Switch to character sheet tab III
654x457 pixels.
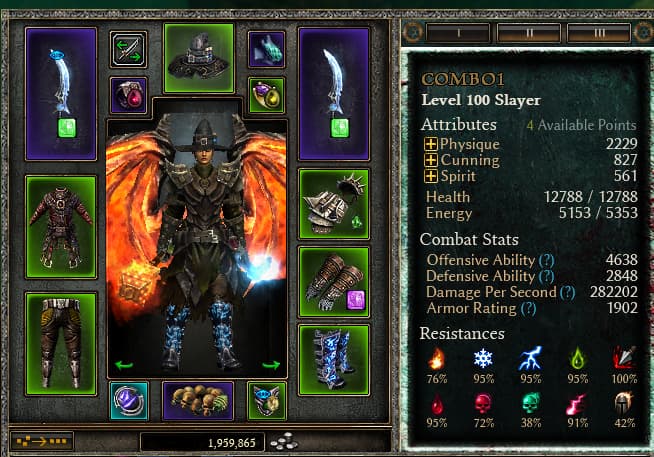[599, 33]
